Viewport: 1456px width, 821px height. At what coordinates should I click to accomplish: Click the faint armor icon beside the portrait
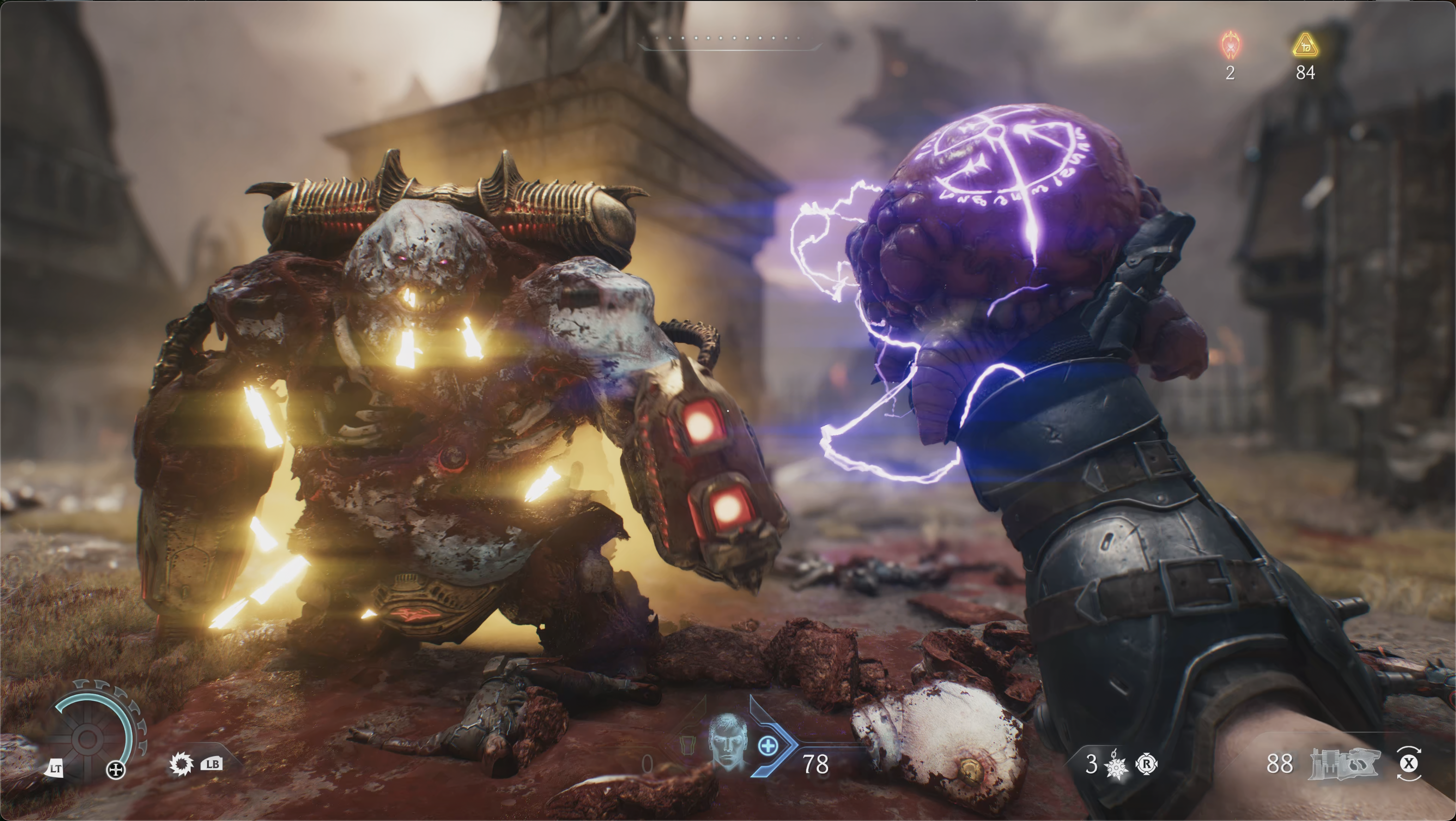point(687,744)
